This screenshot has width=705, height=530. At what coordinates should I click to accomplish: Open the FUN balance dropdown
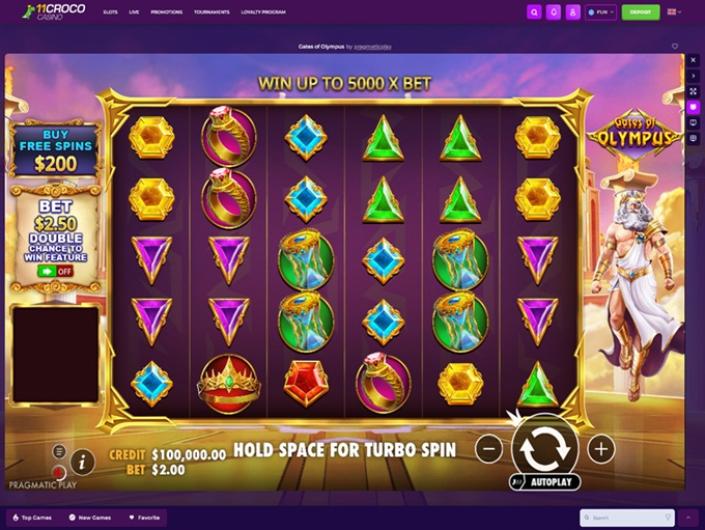(x=601, y=13)
